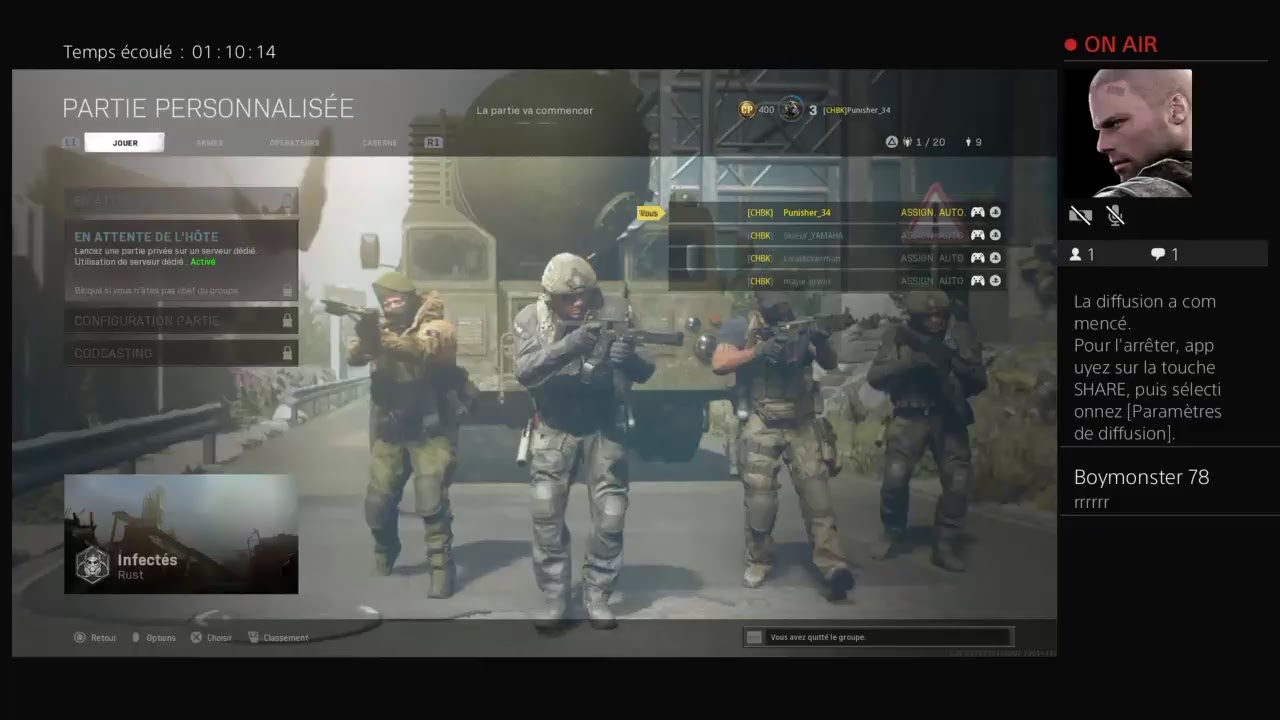Toggle the disabled camera icon
Screen dimensions: 1280x720
[x=1080, y=215]
